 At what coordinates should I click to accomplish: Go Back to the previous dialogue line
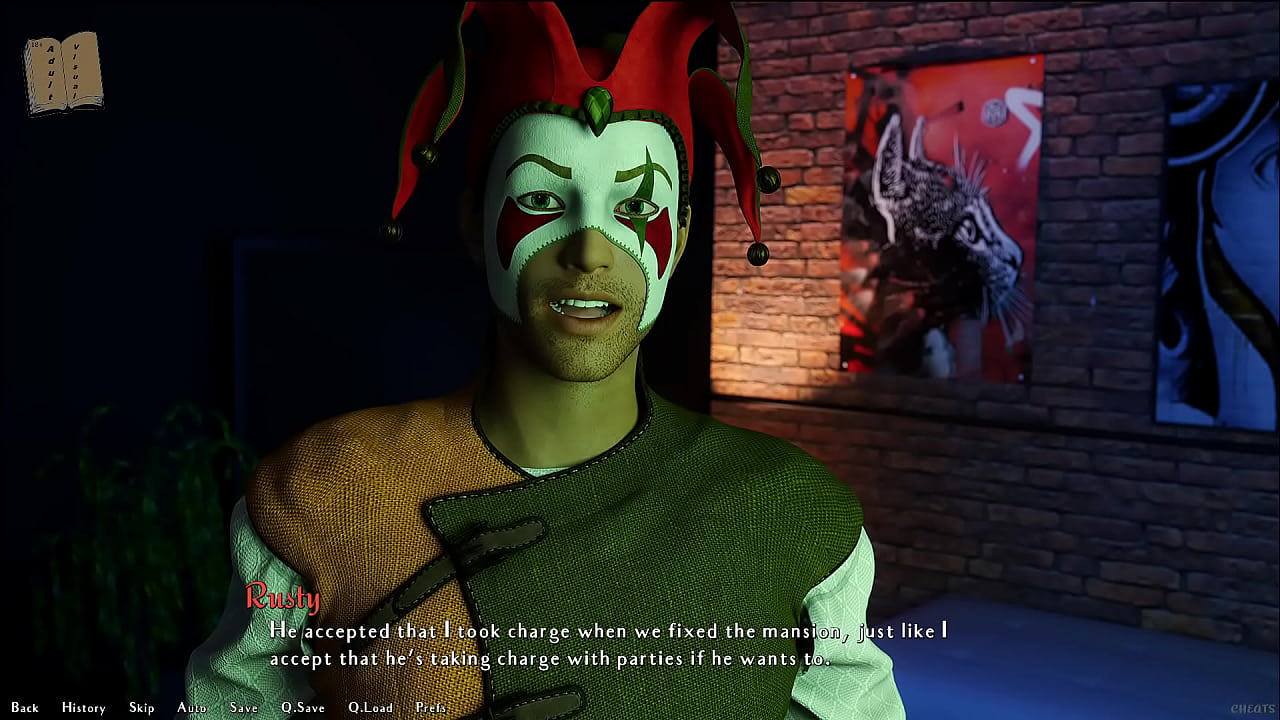[25, 707]
